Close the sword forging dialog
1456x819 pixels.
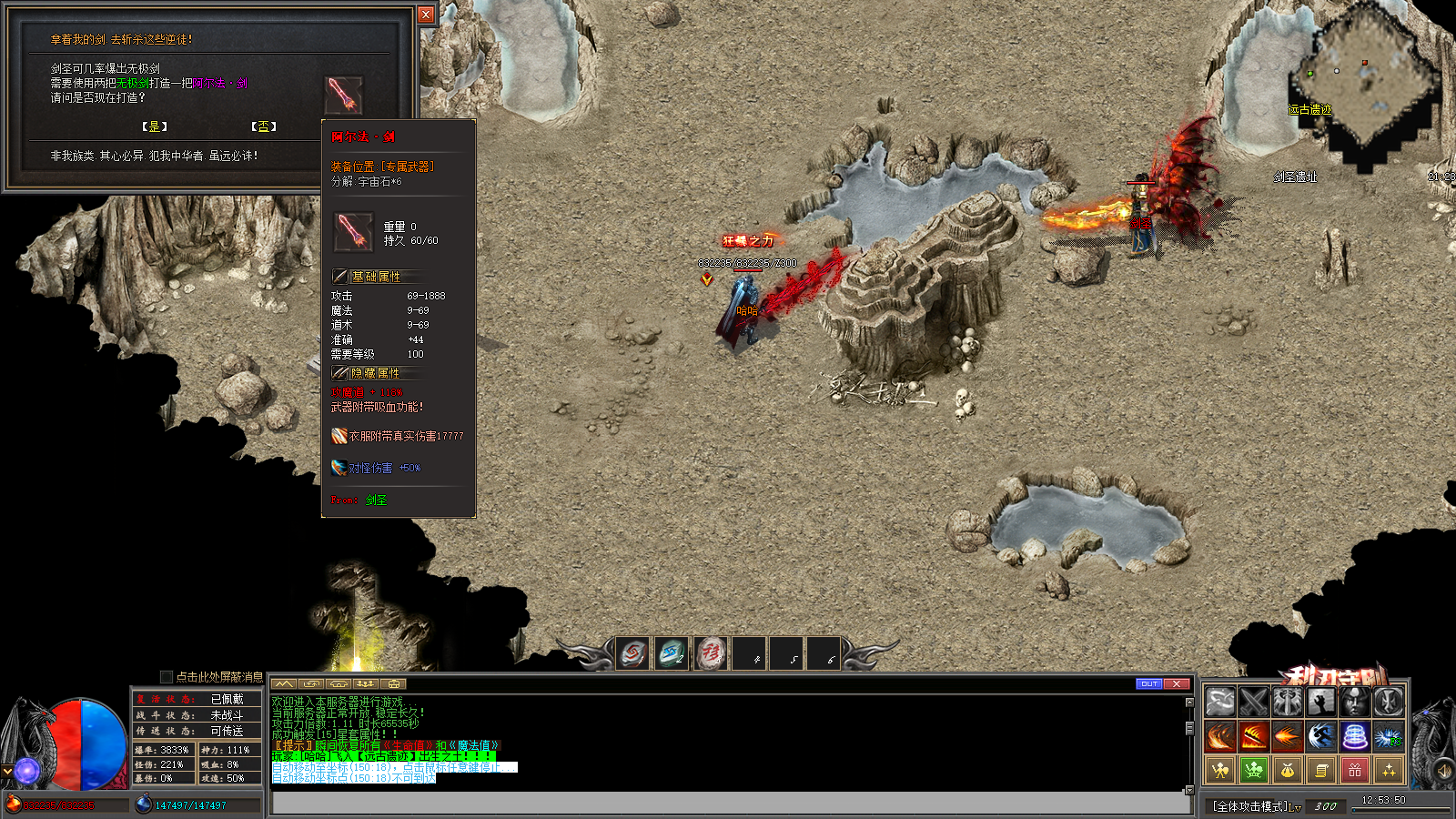pos(426,15)
